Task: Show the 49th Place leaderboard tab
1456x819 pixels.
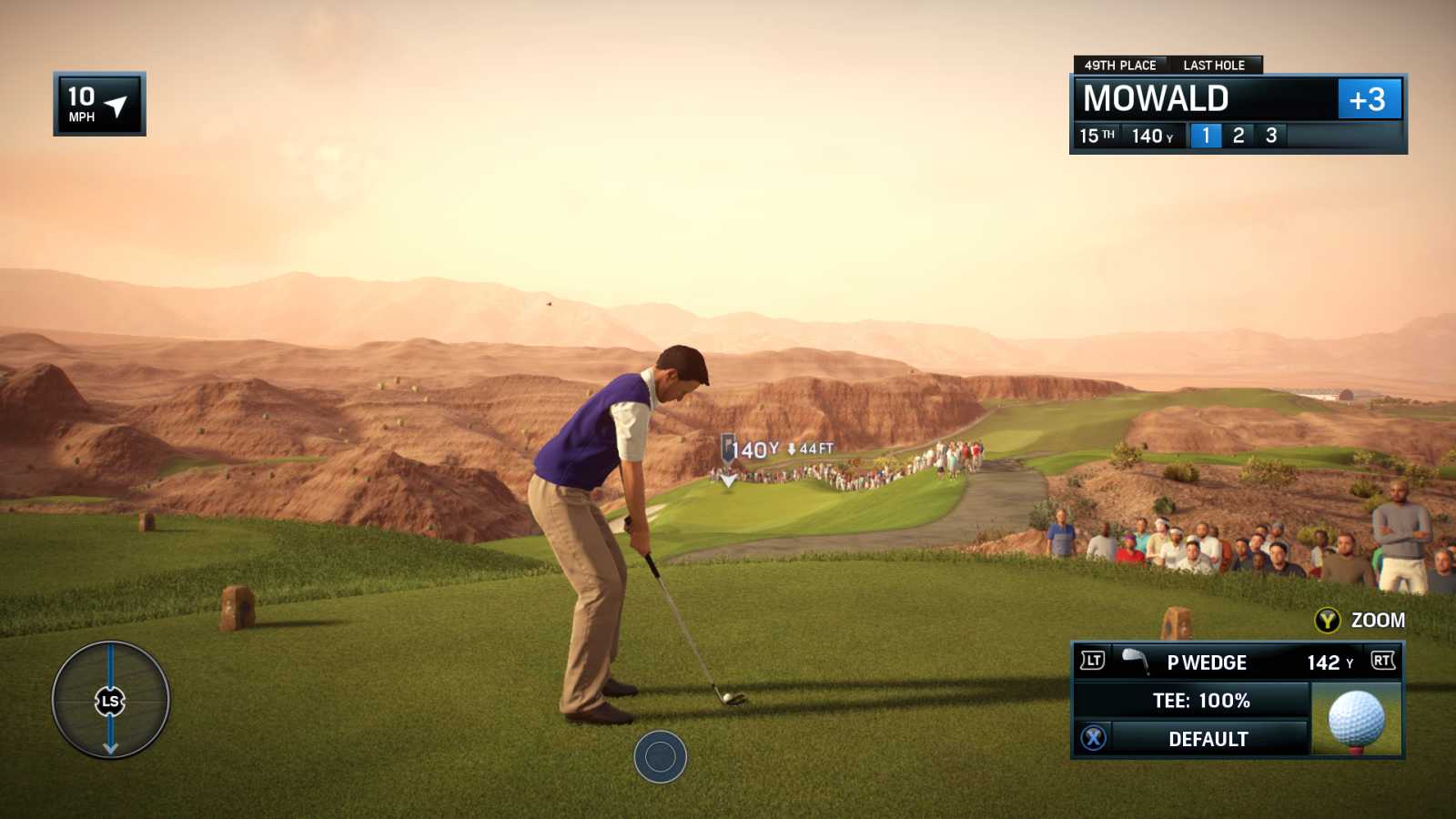Action: click(1119, 66)
